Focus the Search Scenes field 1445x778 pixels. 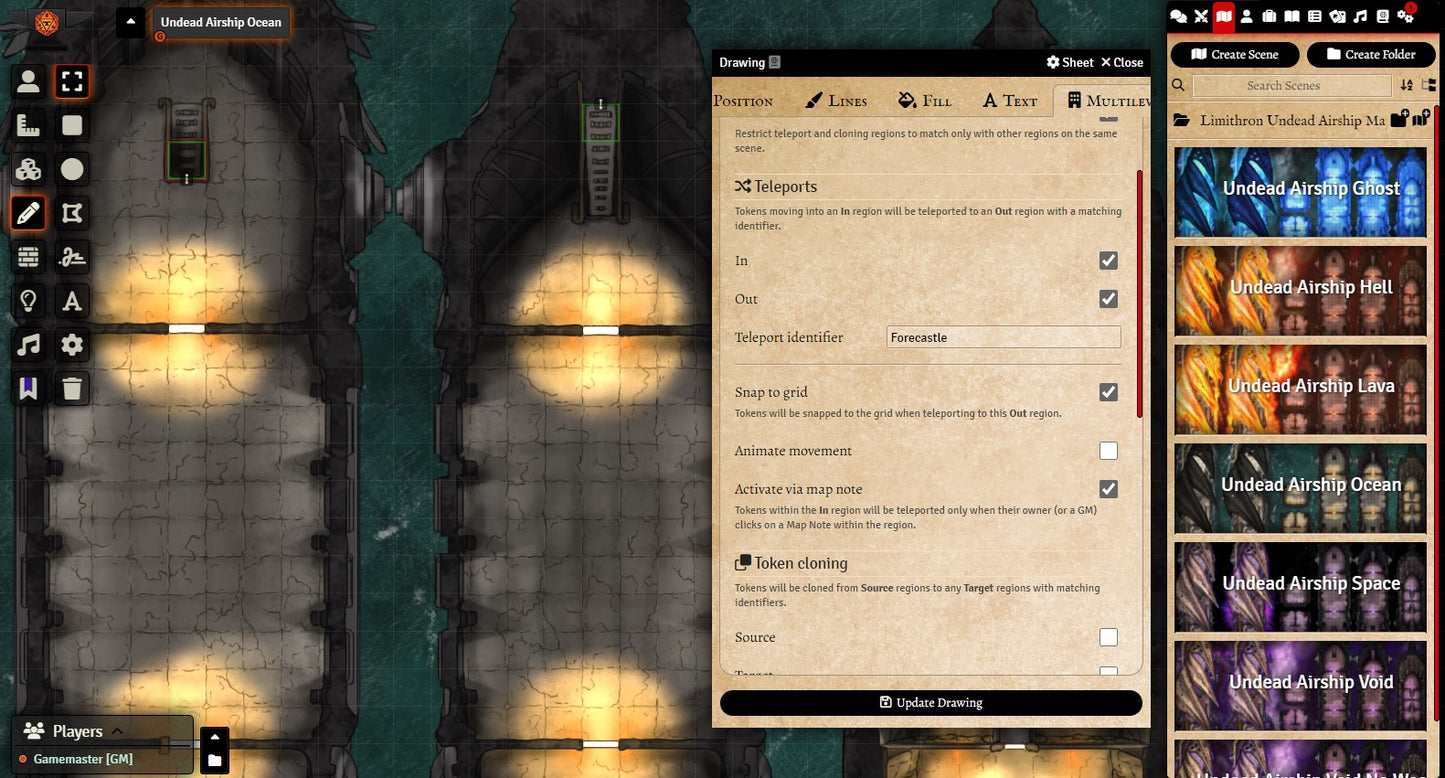[x=1283, y=86]
